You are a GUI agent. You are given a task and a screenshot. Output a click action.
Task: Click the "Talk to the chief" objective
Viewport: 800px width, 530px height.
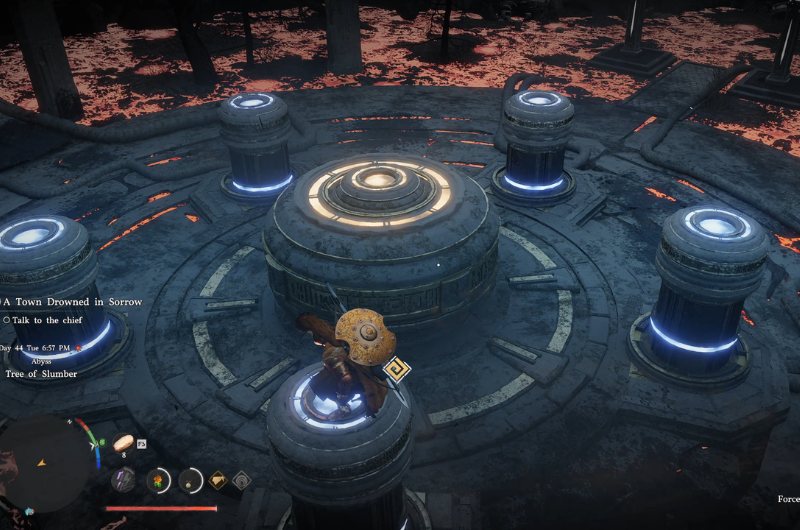coord(45,320)
